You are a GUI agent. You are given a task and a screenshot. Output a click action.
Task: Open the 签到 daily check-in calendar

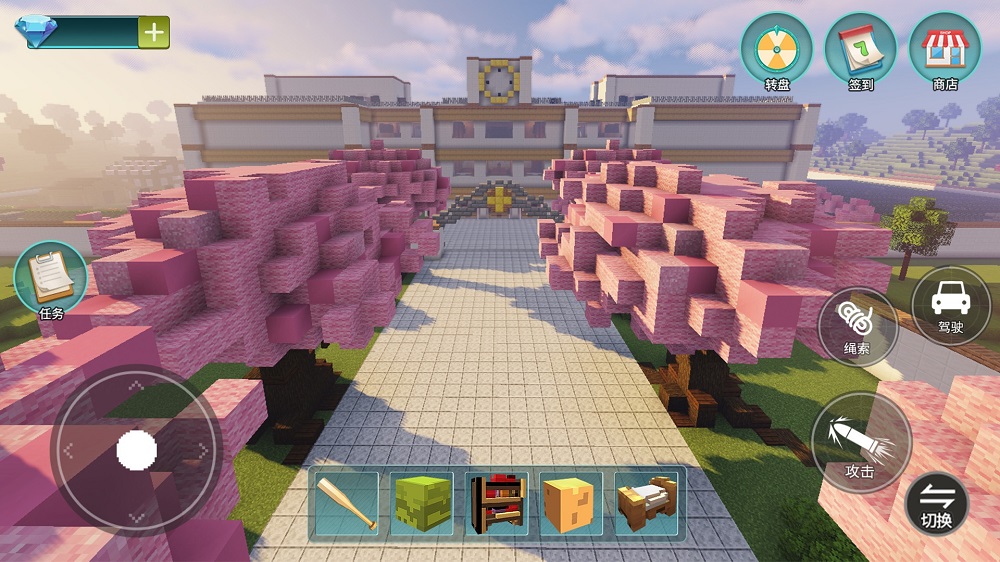coord(860,53)
